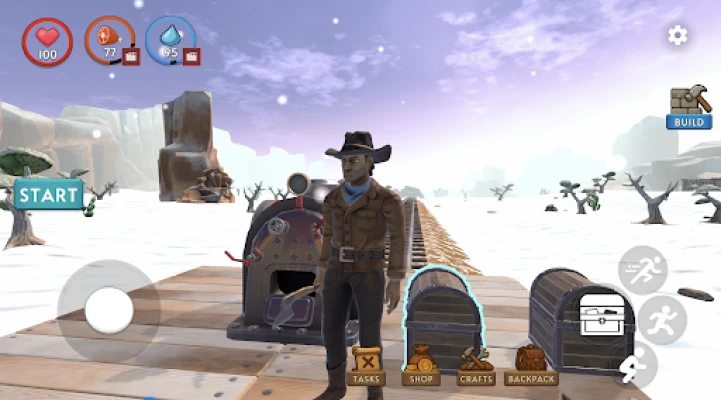Open the Tasks list
This screenshot has width=721, height=400.
367,365
